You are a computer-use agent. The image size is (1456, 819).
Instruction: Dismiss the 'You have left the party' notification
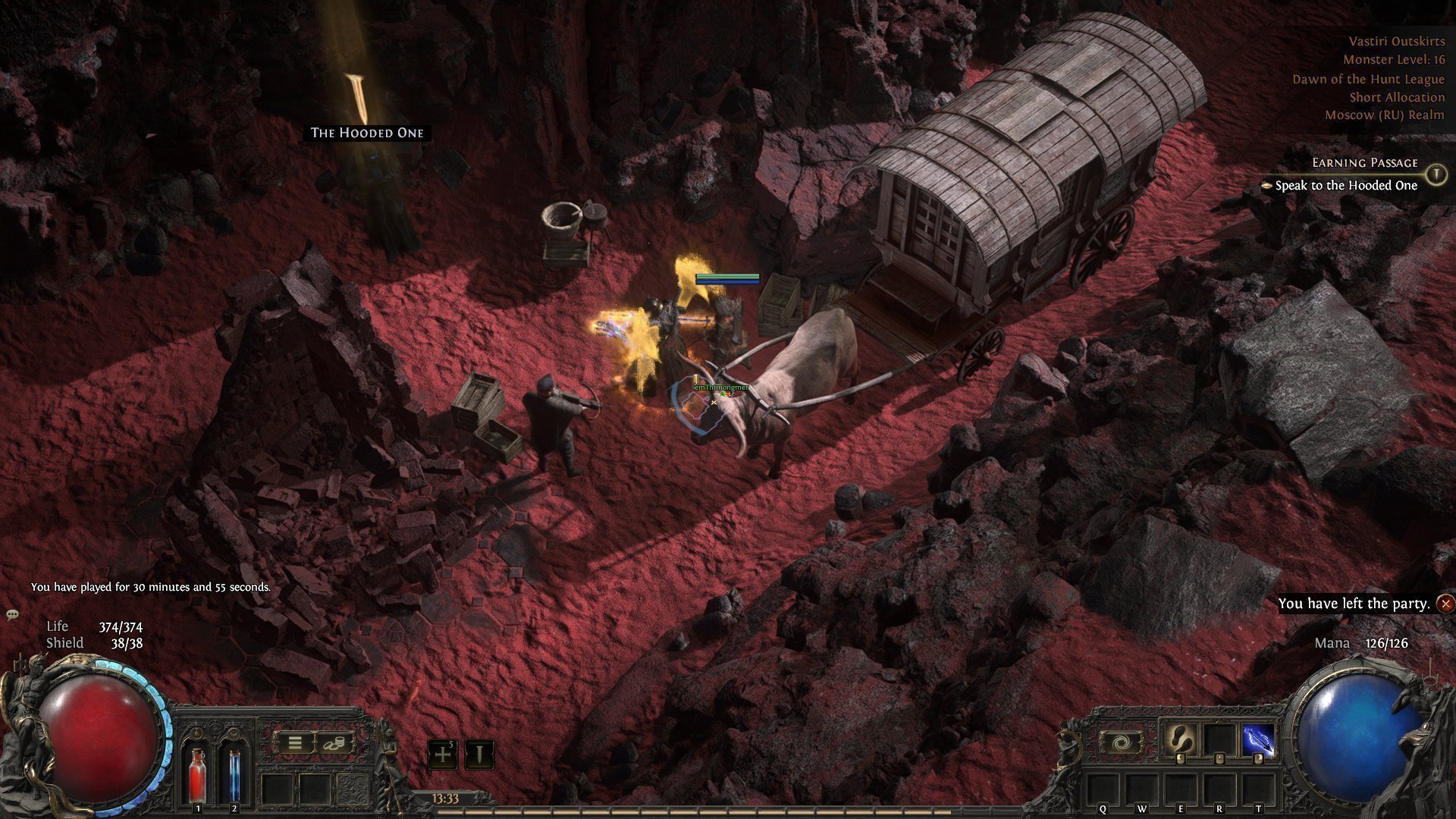coord(1446,604)
